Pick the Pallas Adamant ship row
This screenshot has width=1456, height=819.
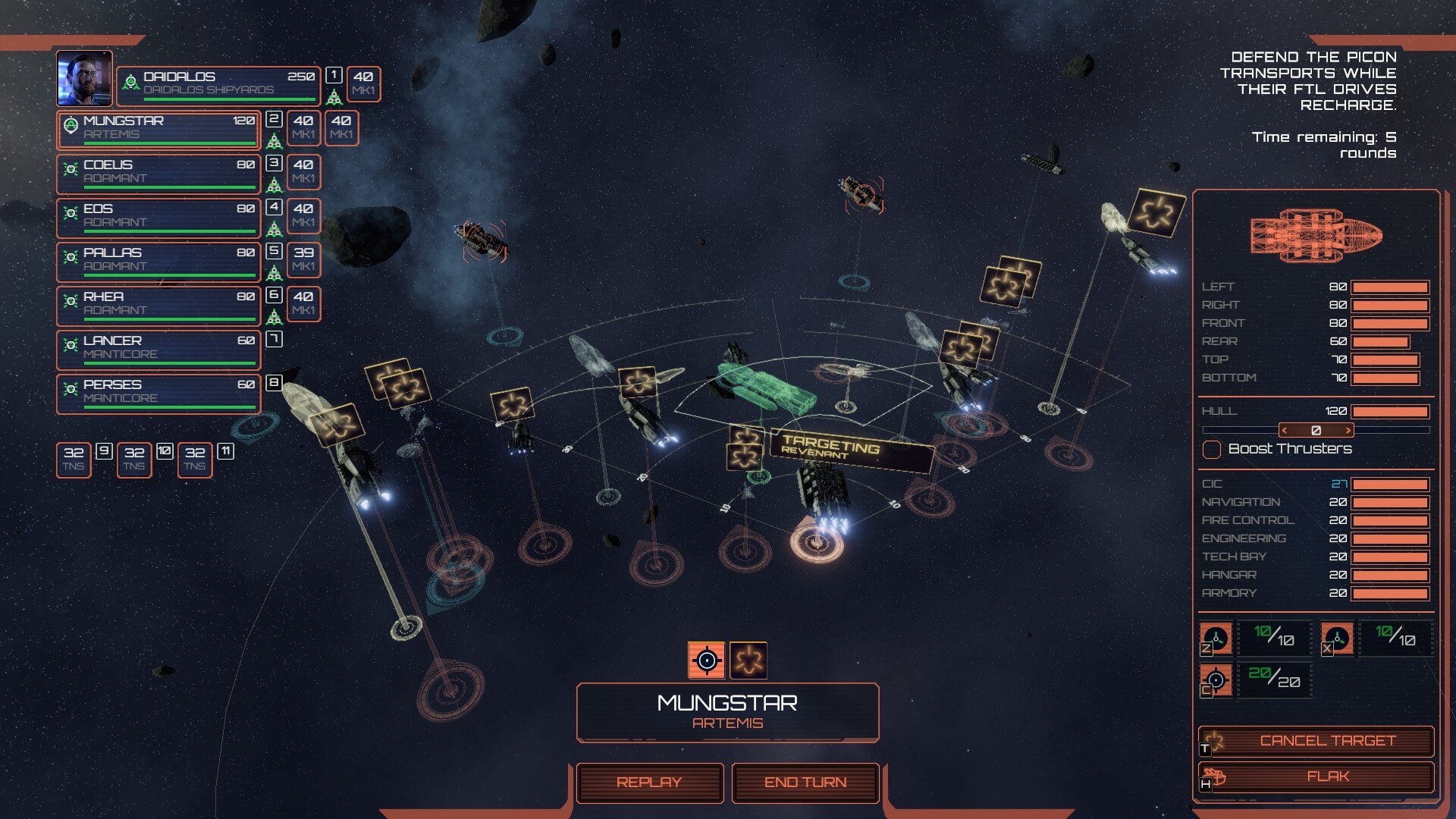pos(159,261)
